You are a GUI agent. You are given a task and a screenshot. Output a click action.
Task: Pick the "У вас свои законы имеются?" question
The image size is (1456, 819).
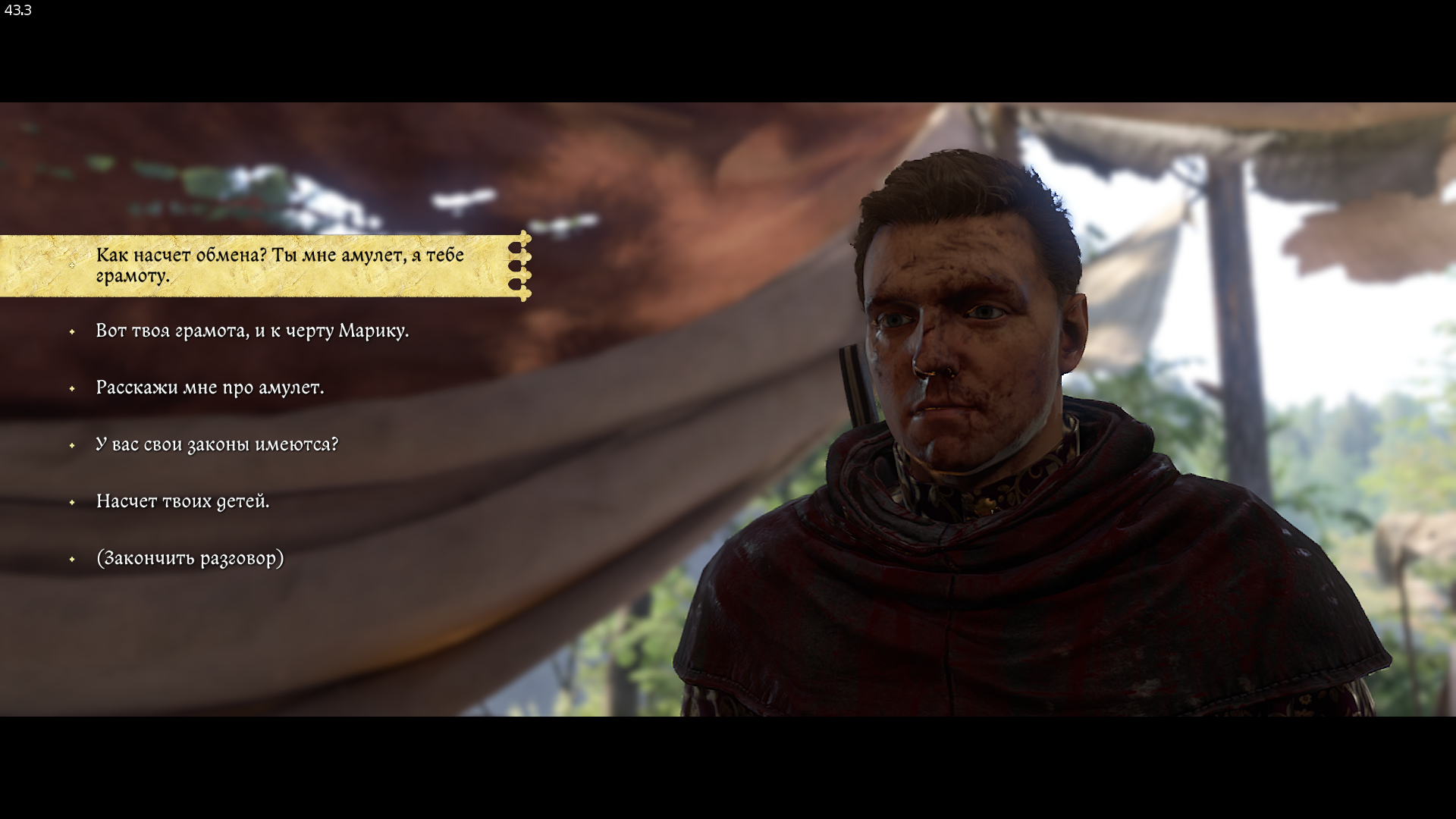pos(217,444)
